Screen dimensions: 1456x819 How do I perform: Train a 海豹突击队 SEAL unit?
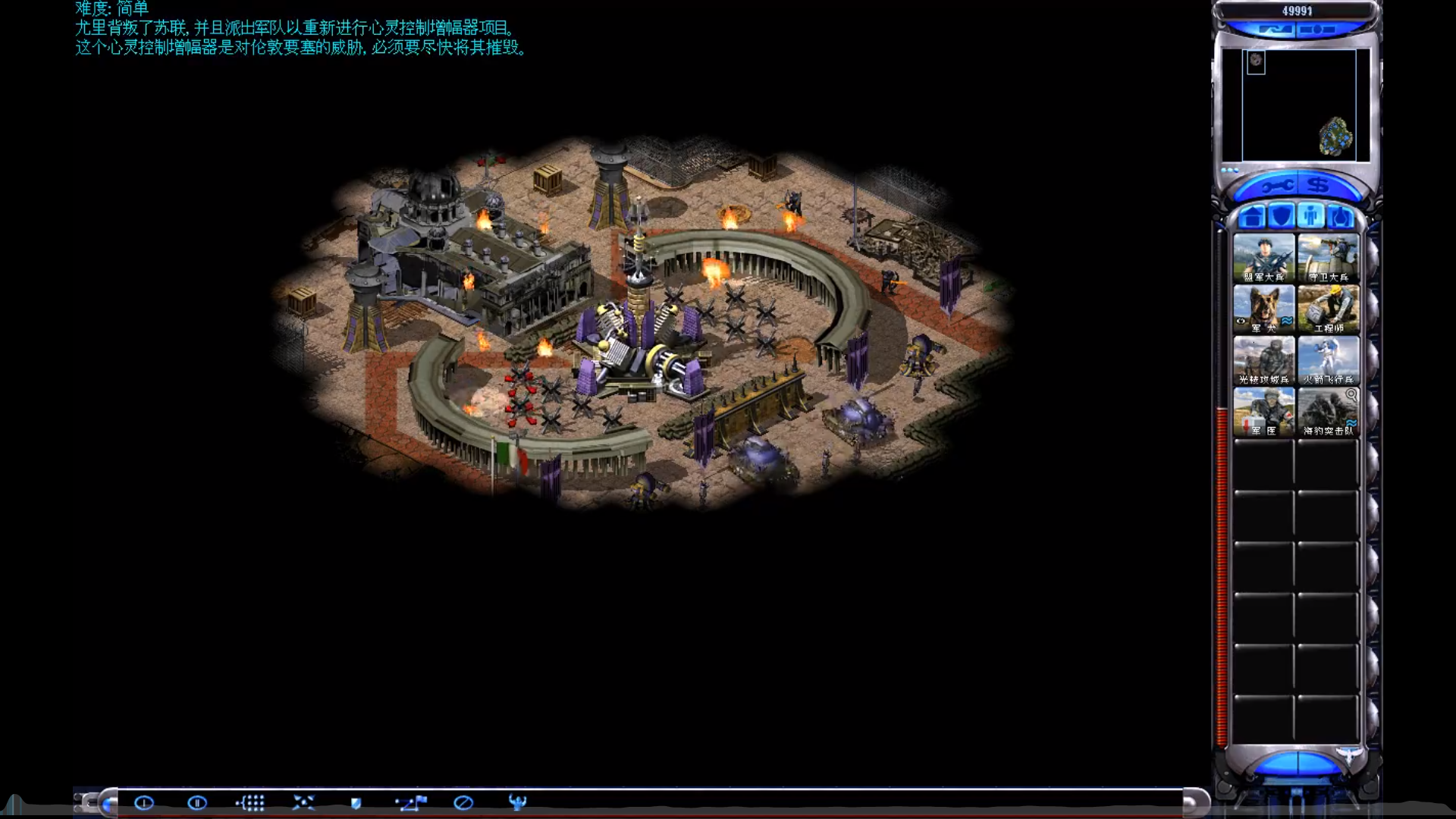1329,409
